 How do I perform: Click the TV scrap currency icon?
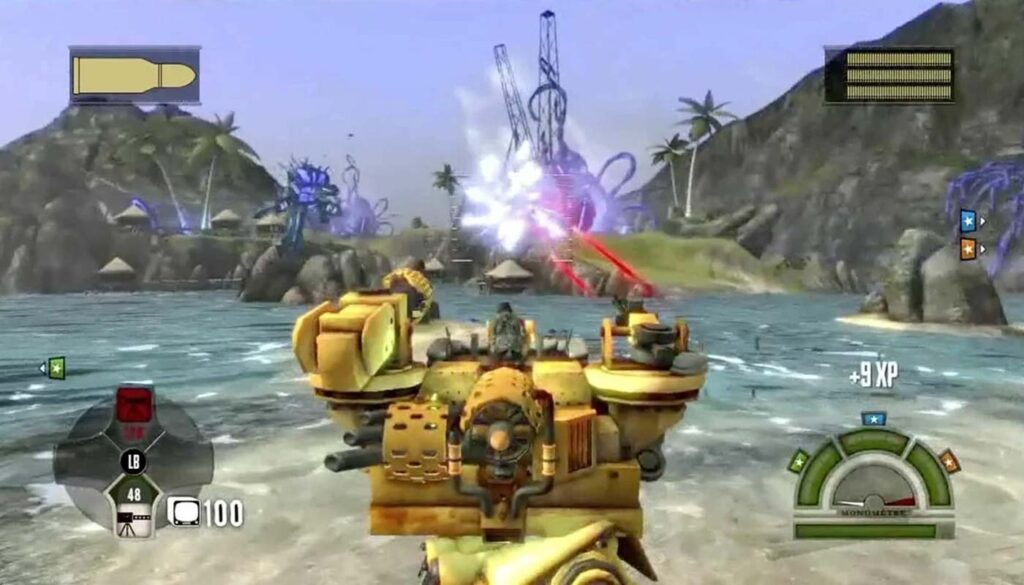coord(182,512)
